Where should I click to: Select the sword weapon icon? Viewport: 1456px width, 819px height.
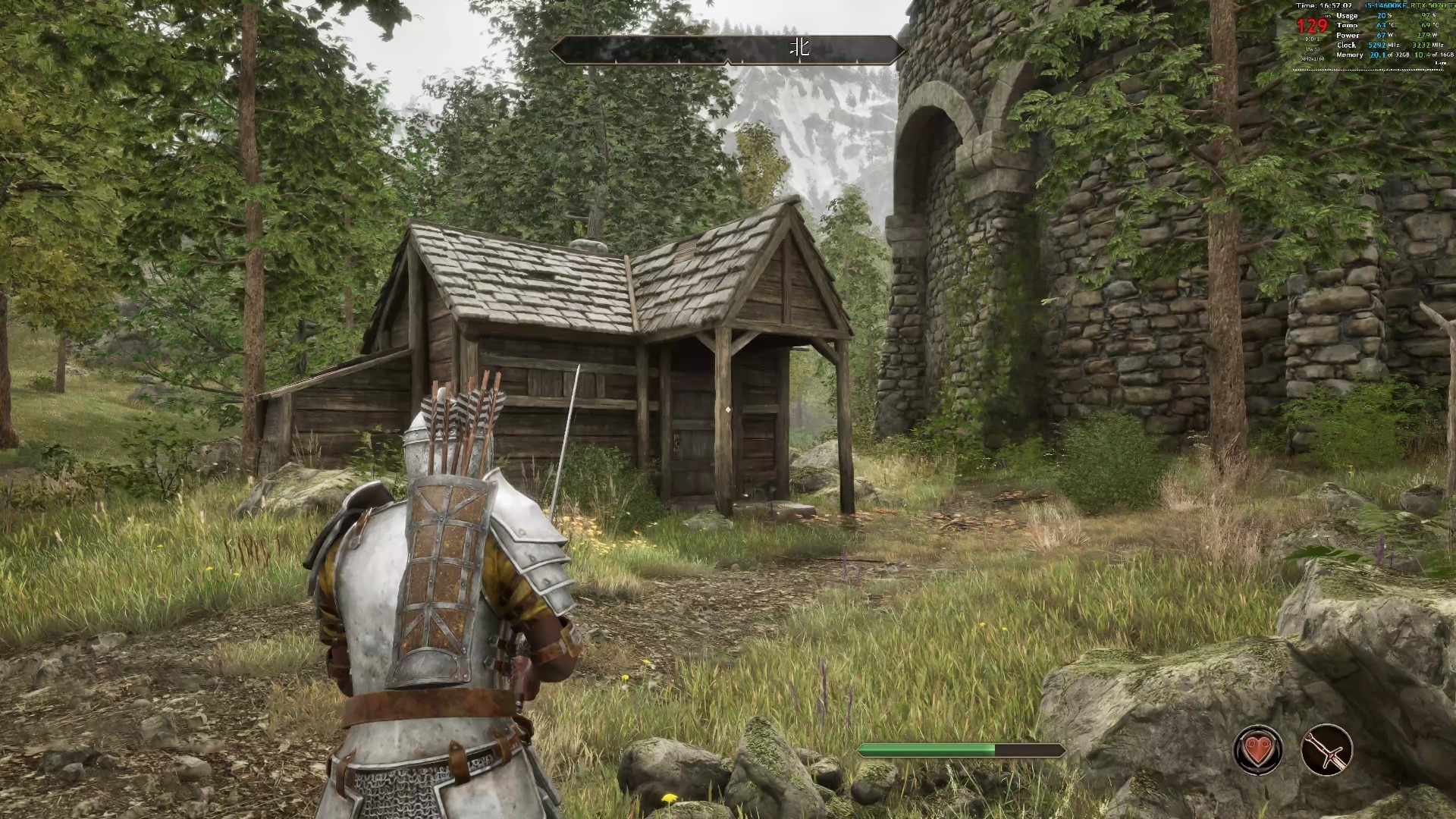tap(1327, 750)
